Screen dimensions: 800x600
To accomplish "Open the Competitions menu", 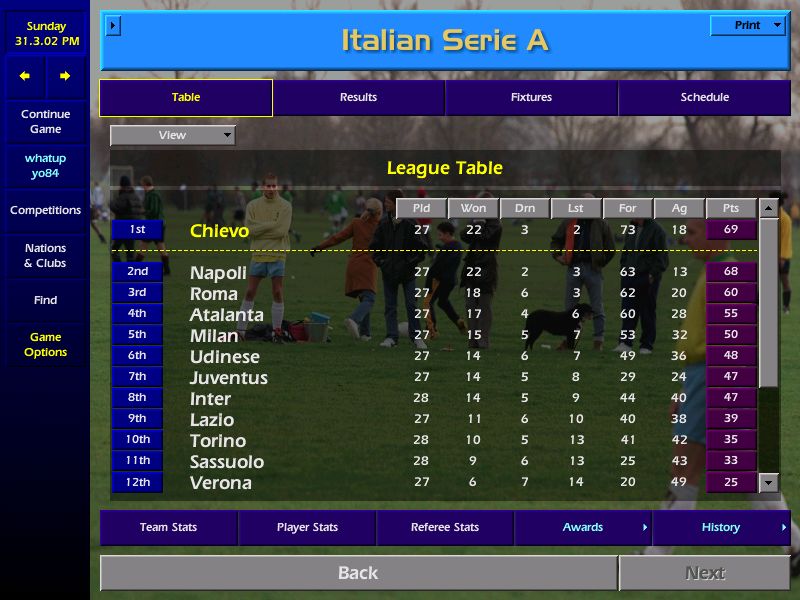I will tap(45, 211).
